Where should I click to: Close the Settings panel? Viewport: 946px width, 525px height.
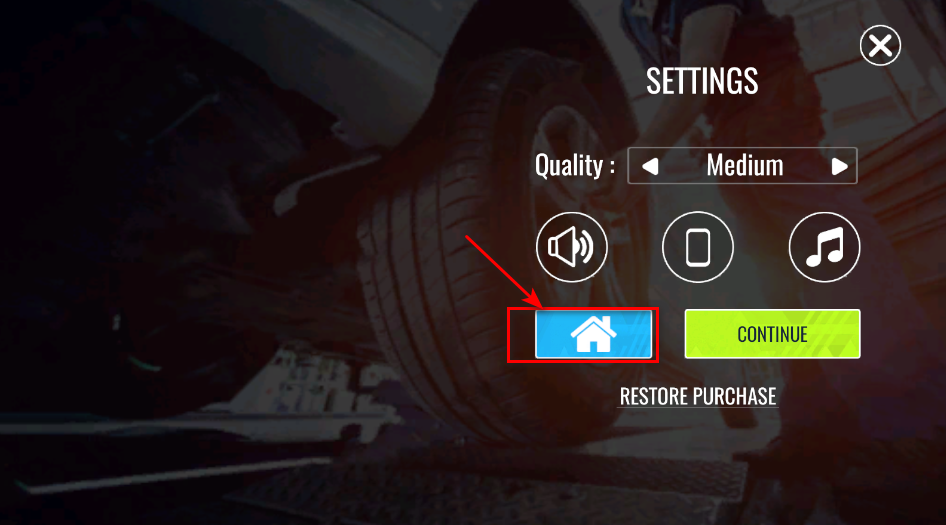(880, 46)
